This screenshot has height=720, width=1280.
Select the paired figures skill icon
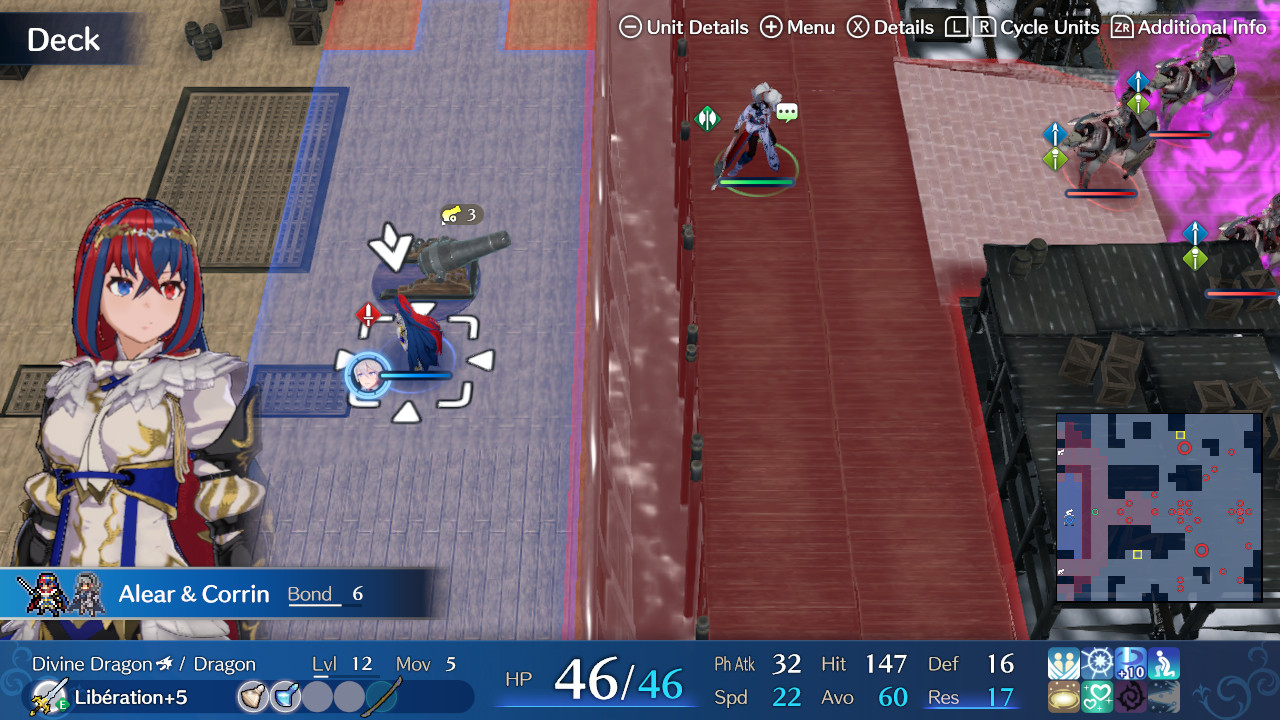pyautogui.click(x=1063, y=663)
